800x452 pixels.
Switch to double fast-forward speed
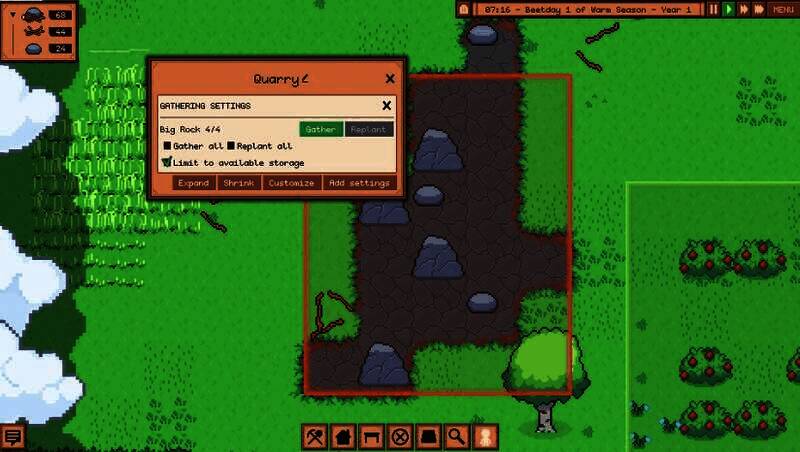click(x=744, y=9)
